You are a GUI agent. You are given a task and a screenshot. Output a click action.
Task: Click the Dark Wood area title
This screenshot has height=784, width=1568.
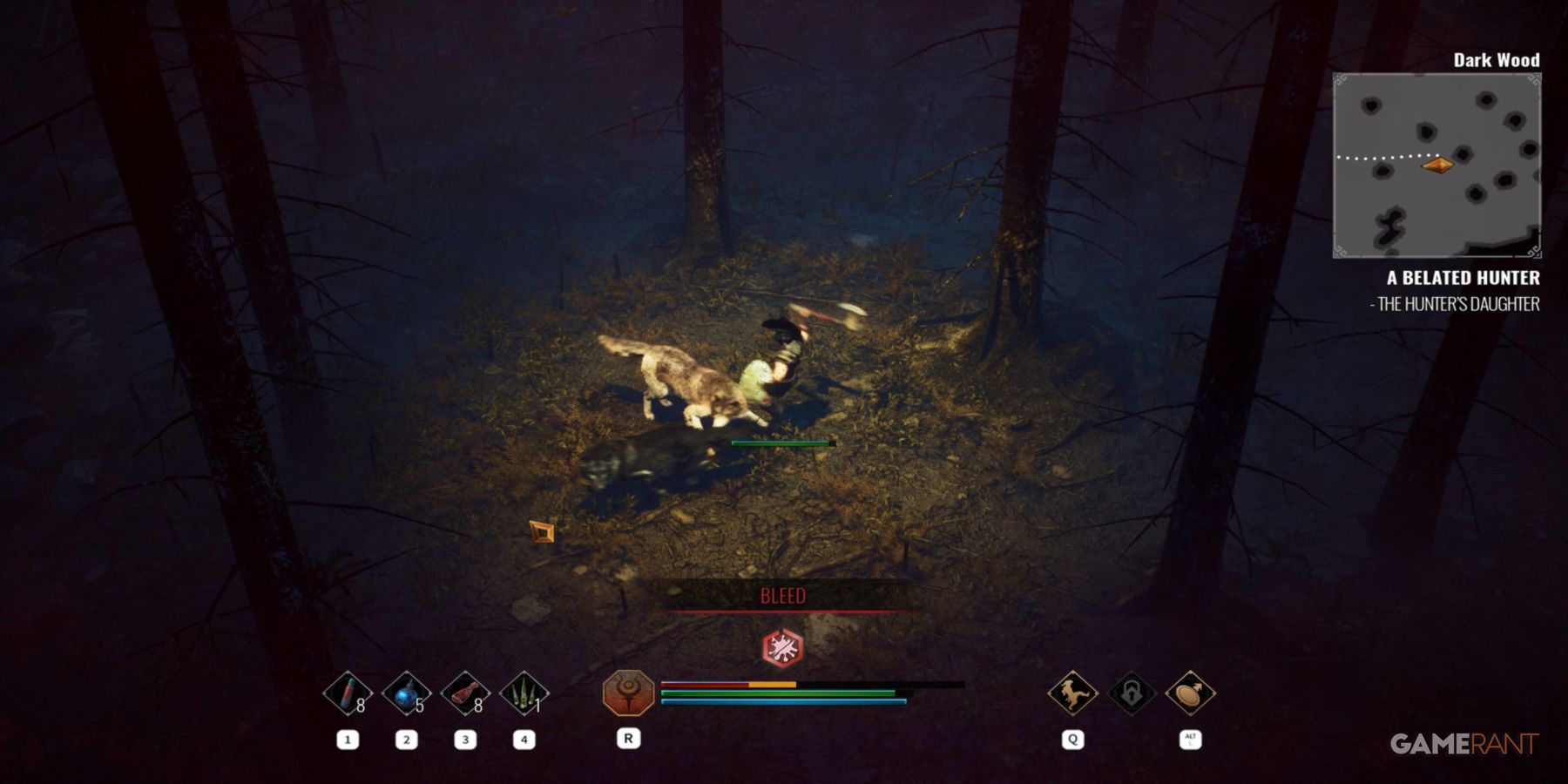pos(1497,60)
